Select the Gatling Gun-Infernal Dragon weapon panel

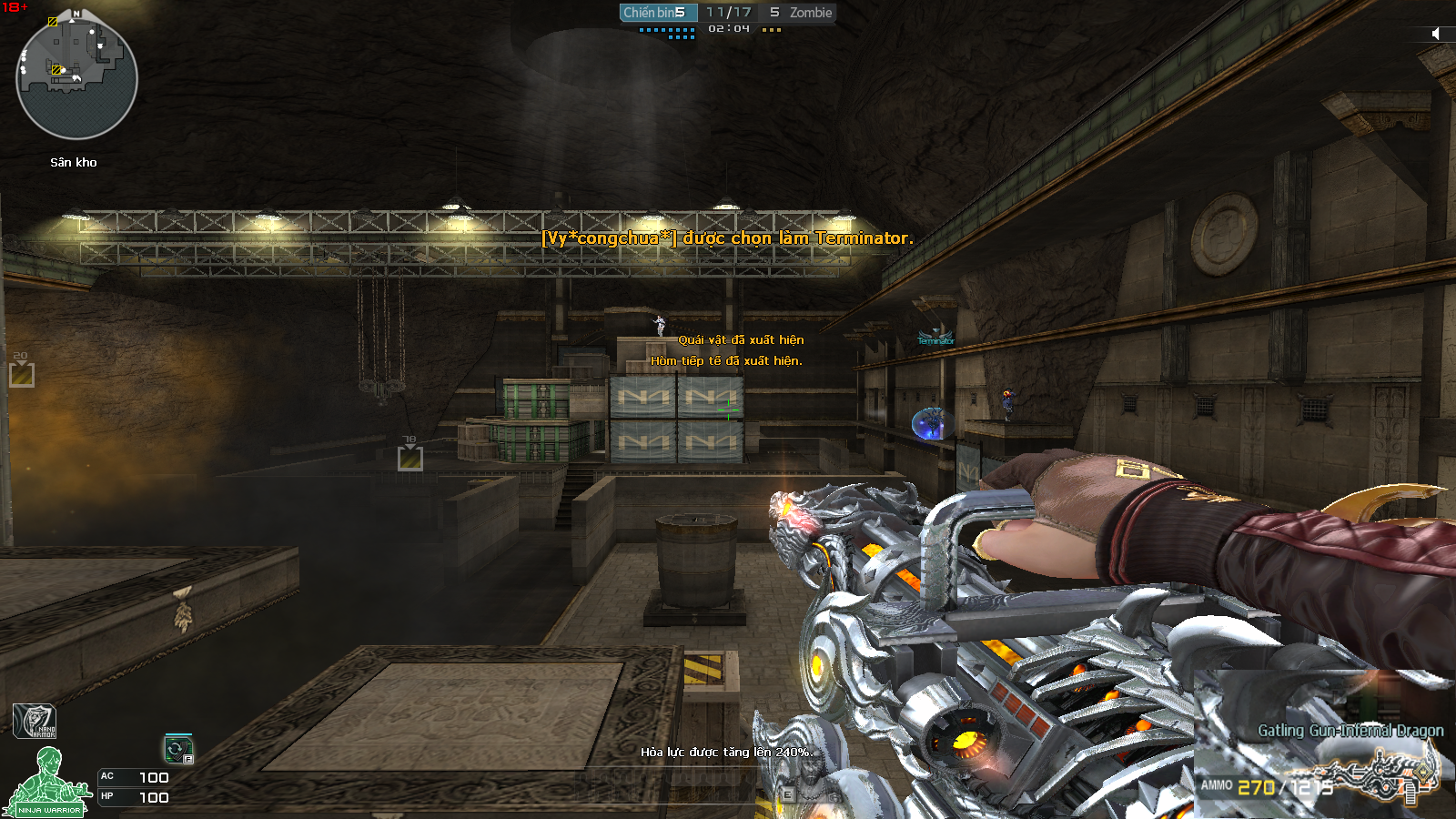[x=1324, y=763]
